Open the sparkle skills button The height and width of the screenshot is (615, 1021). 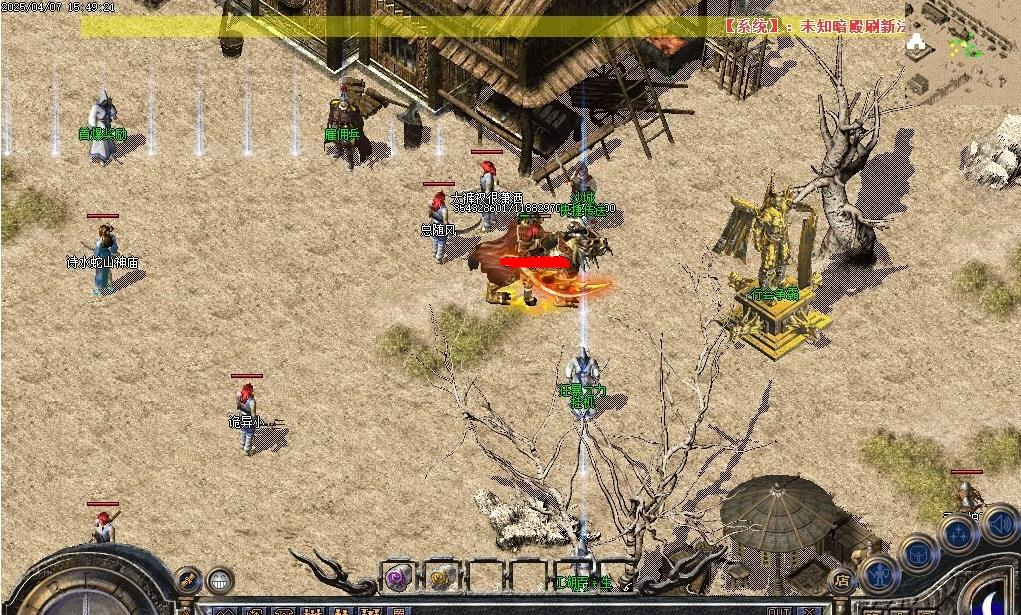(x=957, y=534)
